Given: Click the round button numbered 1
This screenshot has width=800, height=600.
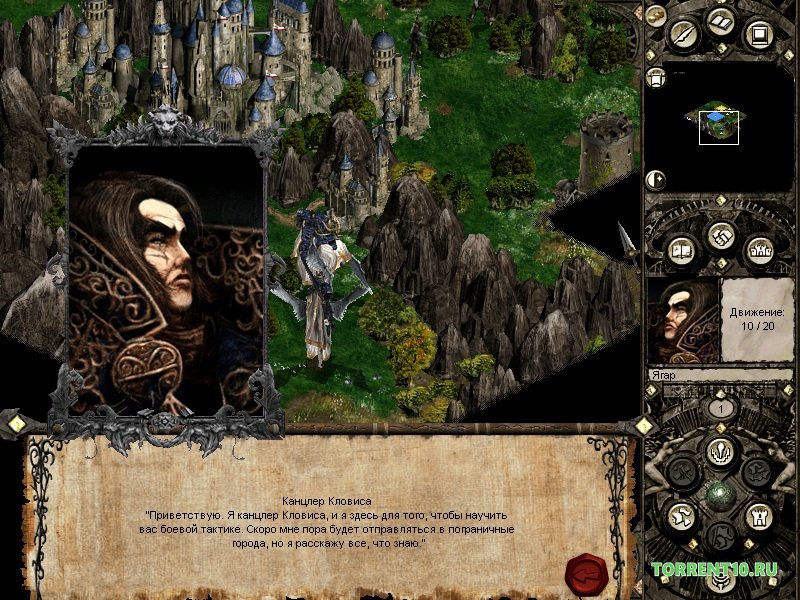Looking at the screenshot, I should [718, 408].
